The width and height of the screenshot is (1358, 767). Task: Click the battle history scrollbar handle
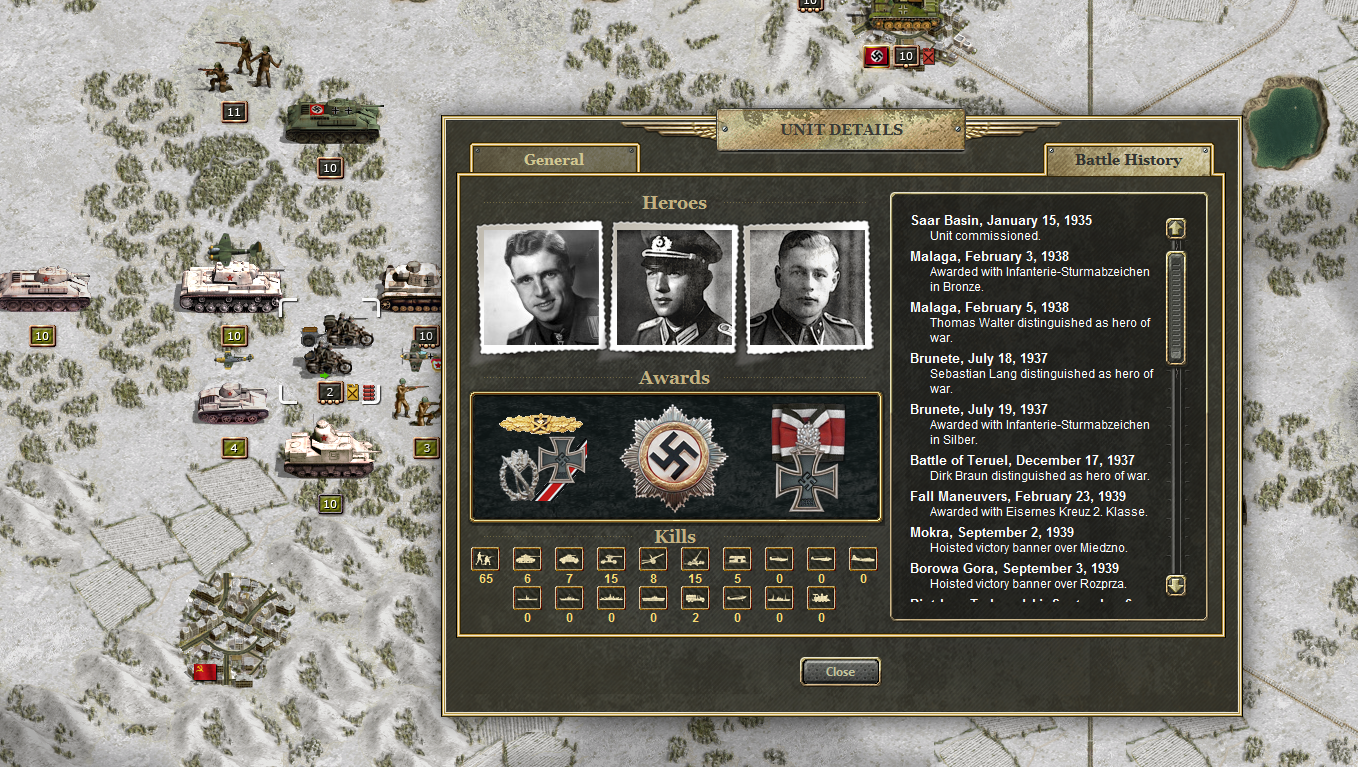(1176, 306)
